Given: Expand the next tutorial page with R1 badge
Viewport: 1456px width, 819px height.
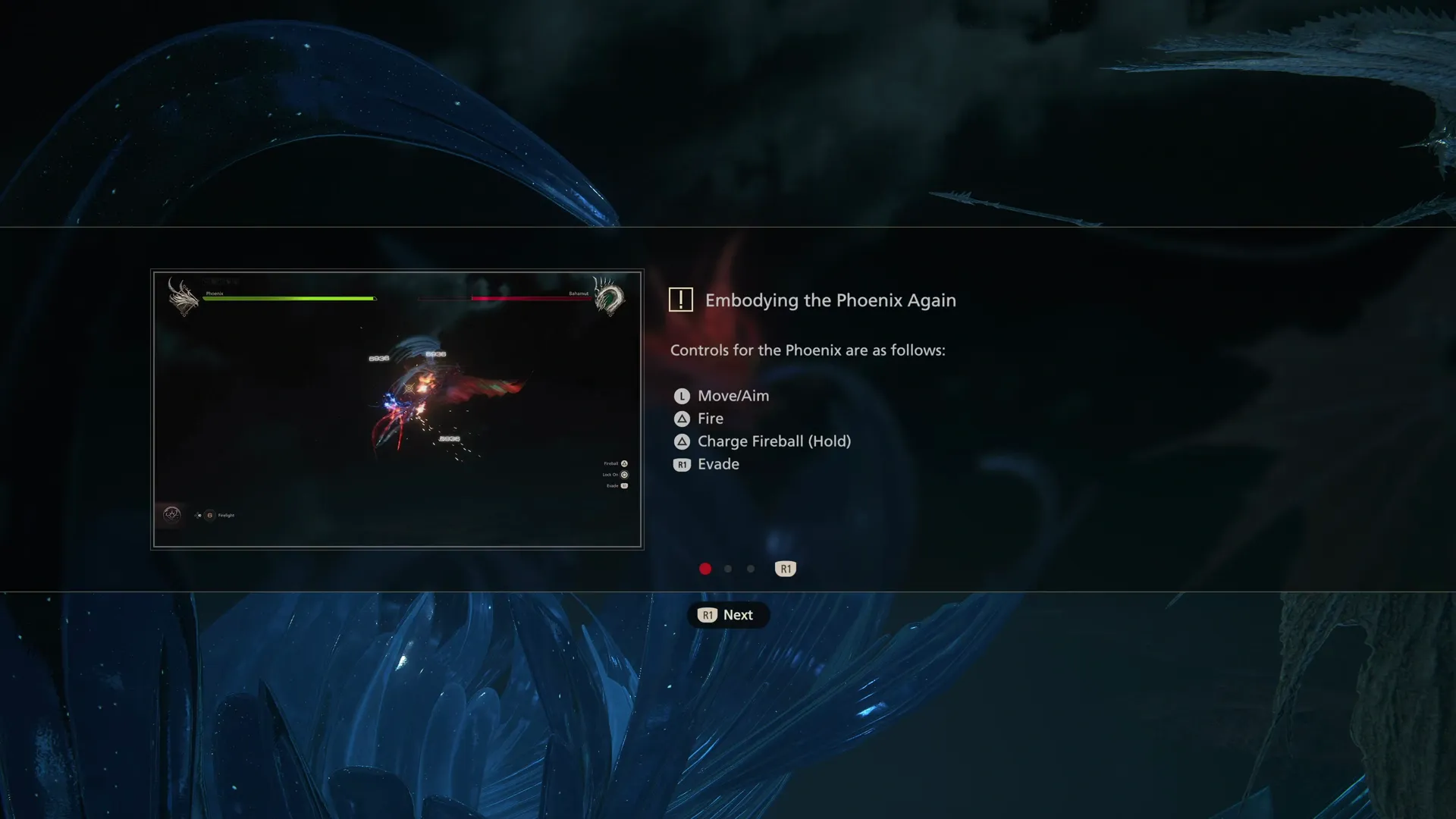Looking at the screenshot, I should [786, 568].
